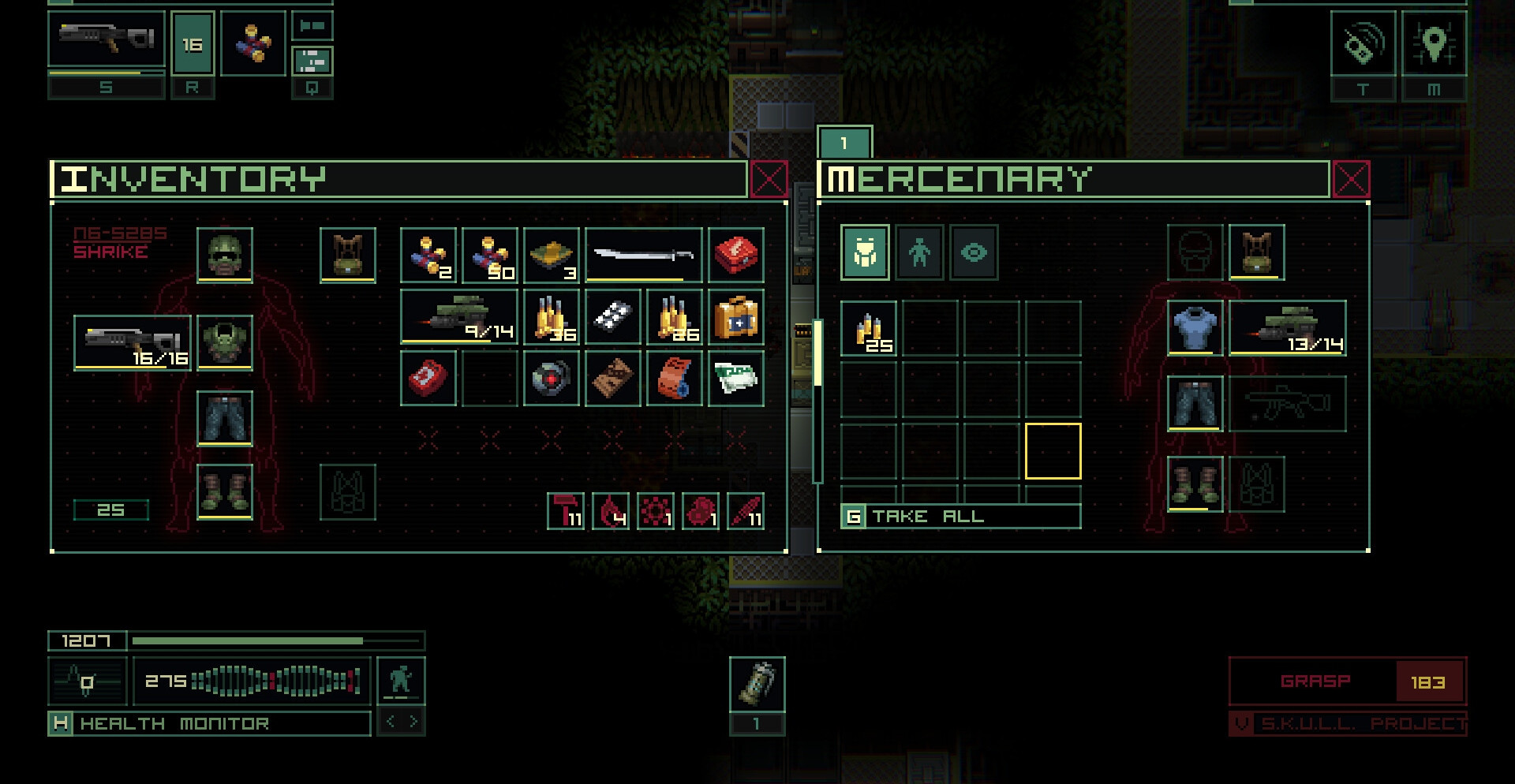Switch to the body figure tab
The image size is (1515, 784).
click(x=919, y=252)
